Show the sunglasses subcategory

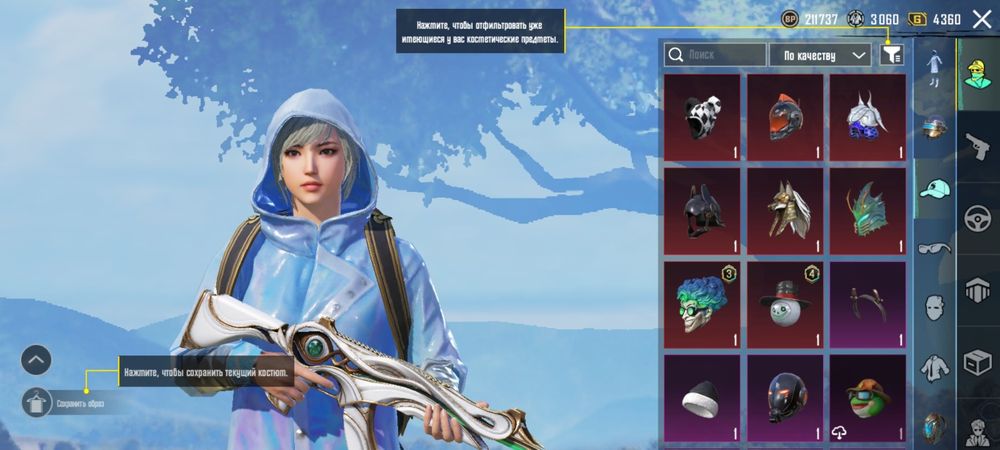tap(935, 248)
